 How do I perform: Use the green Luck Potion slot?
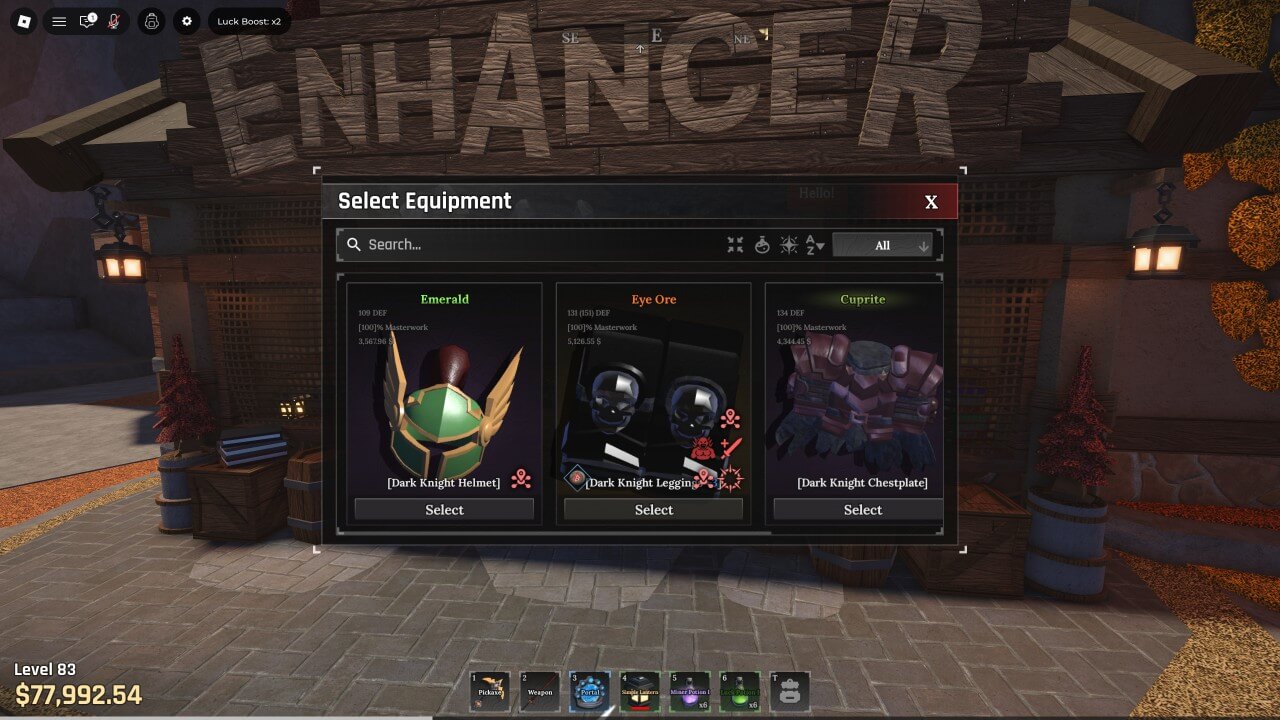(x=740, y=692)
